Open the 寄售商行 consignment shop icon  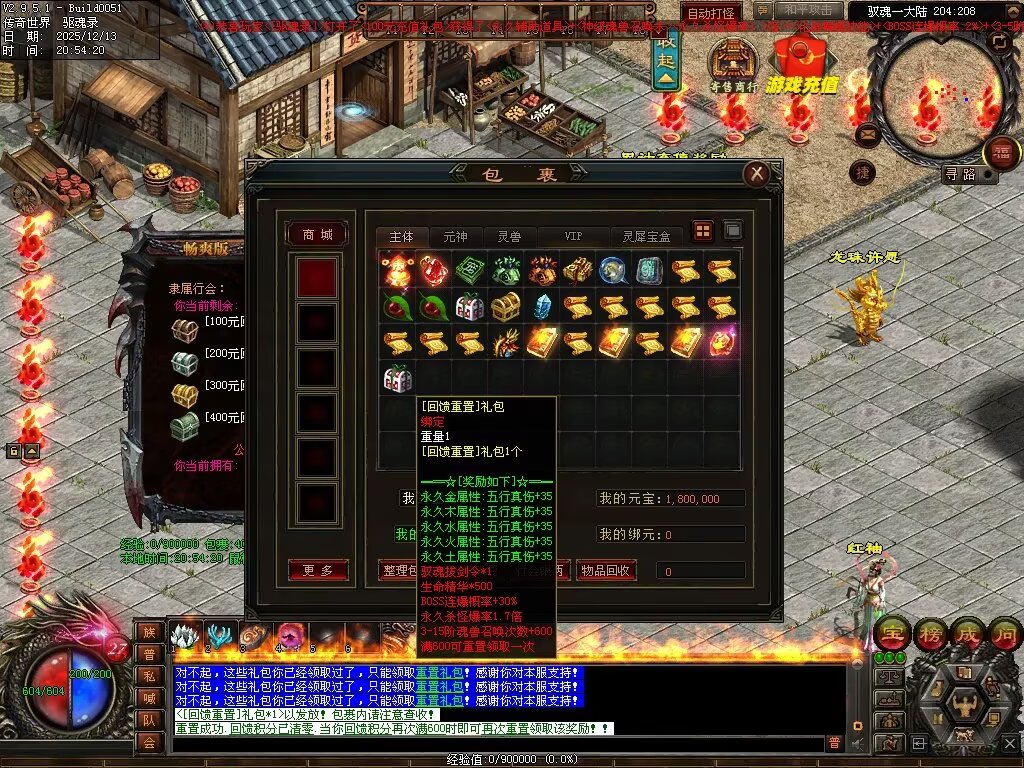click(x=733, y=63)
